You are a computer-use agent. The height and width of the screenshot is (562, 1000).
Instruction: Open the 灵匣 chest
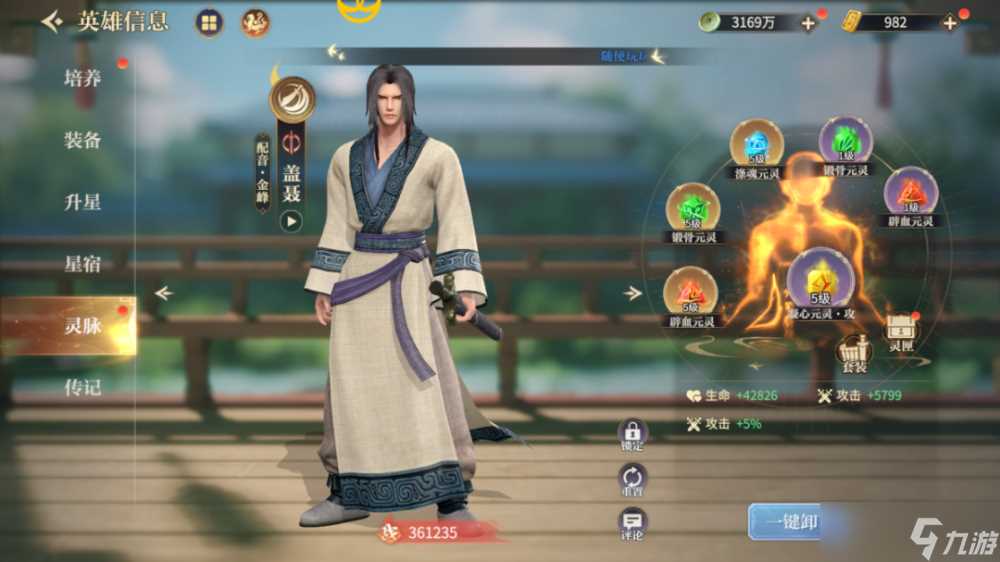[x=902, y=329]
